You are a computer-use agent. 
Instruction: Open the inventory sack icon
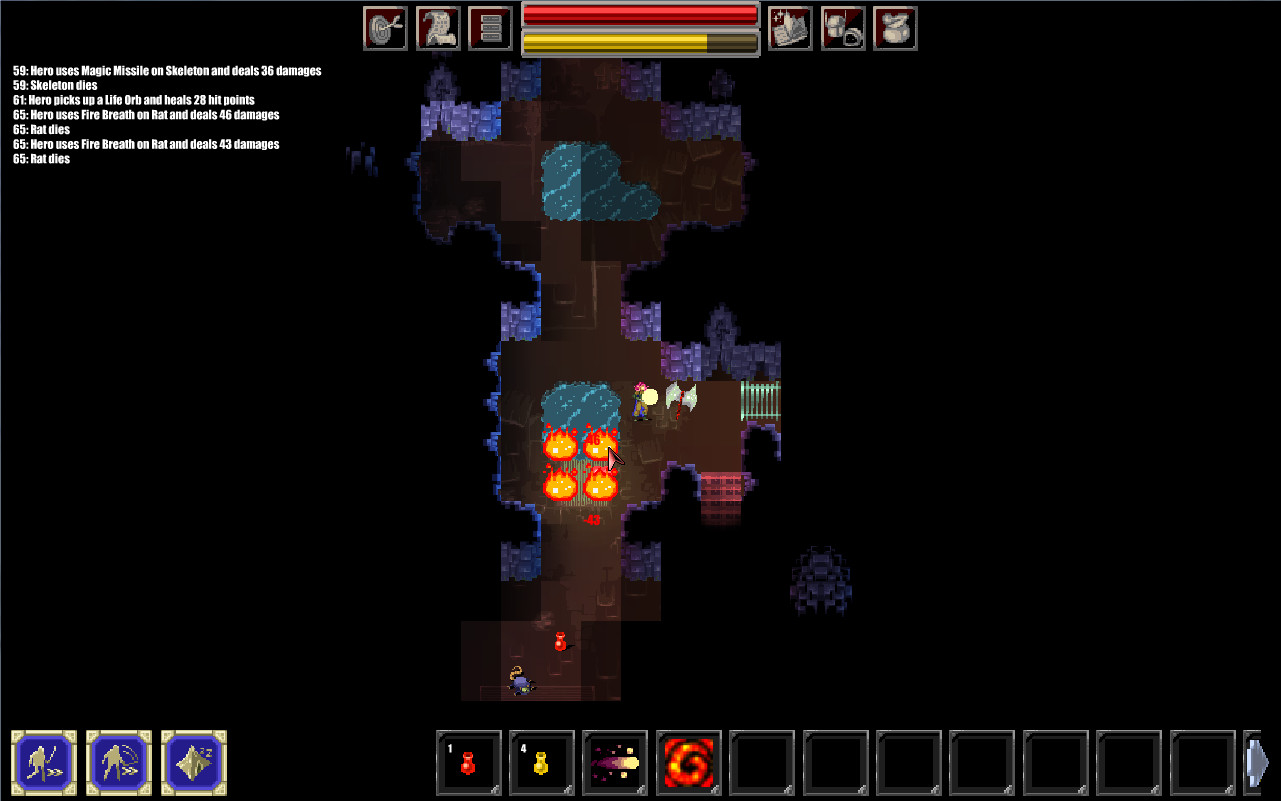[x=894, y=27]
